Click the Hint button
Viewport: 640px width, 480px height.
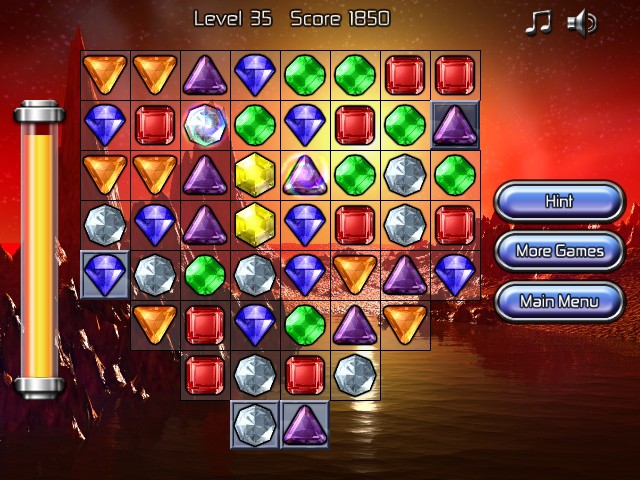click(559, 201)
